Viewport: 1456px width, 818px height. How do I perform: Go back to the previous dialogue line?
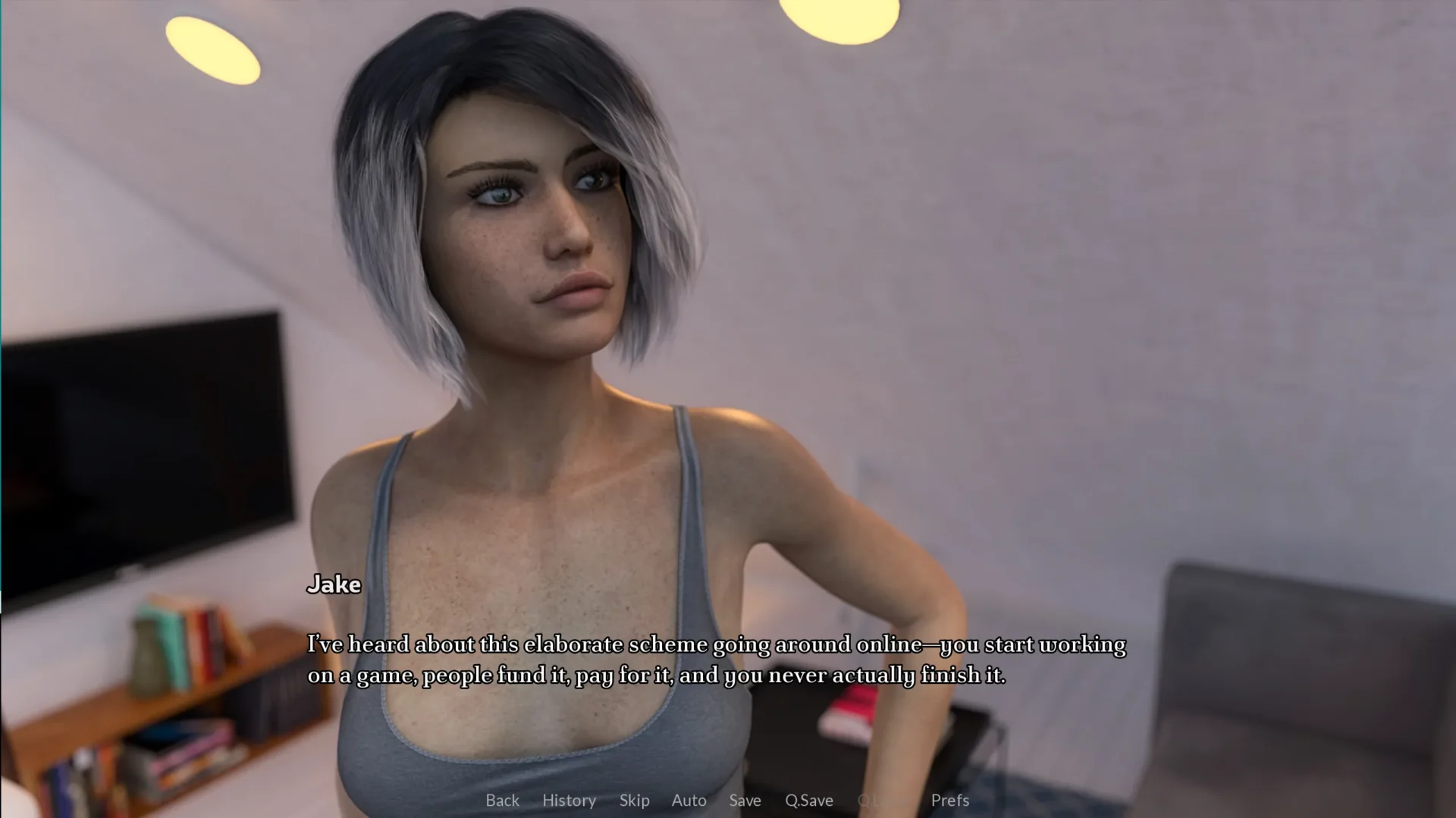[502, 801]
